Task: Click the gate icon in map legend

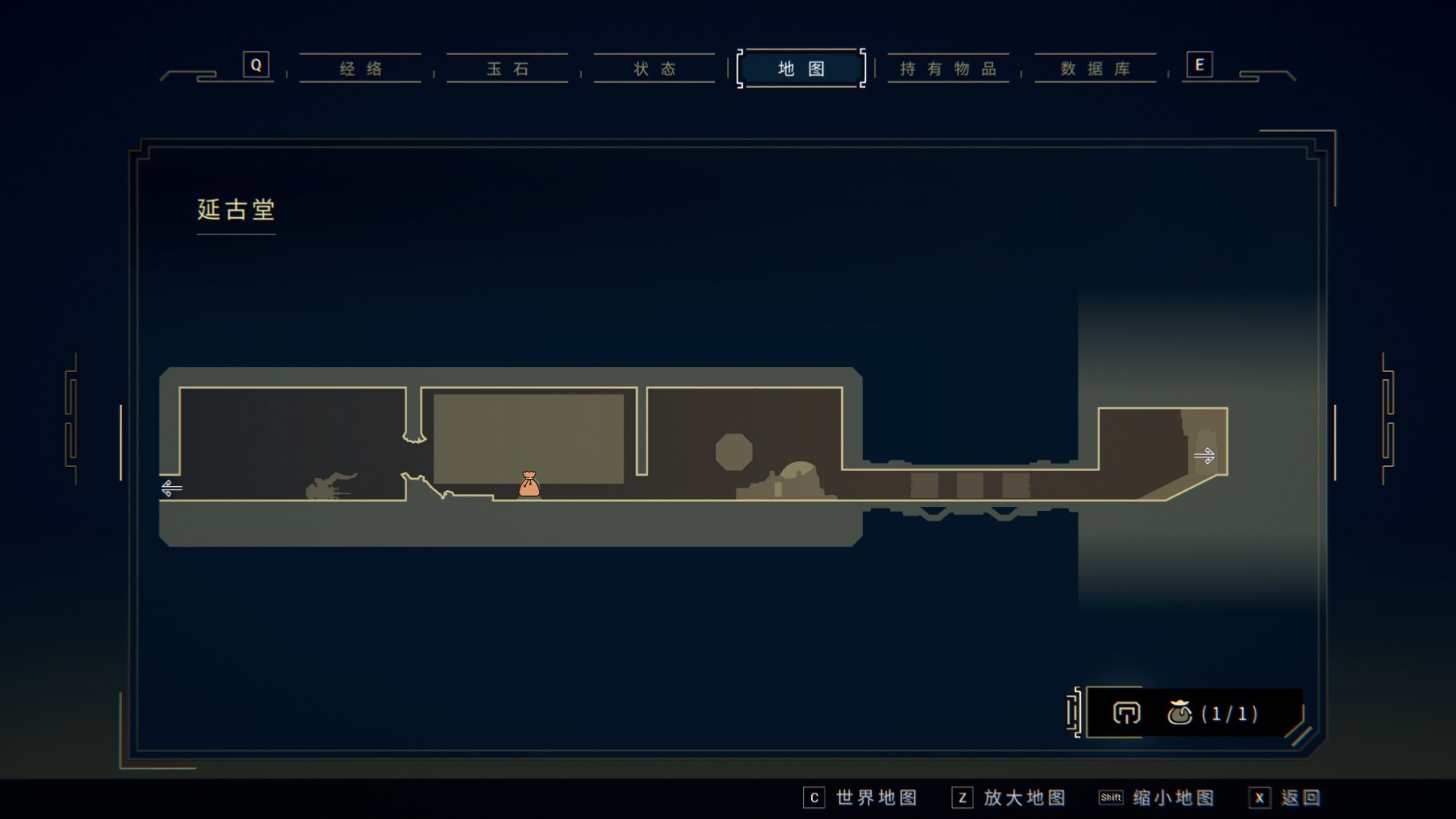Action: click(1126, 713)
